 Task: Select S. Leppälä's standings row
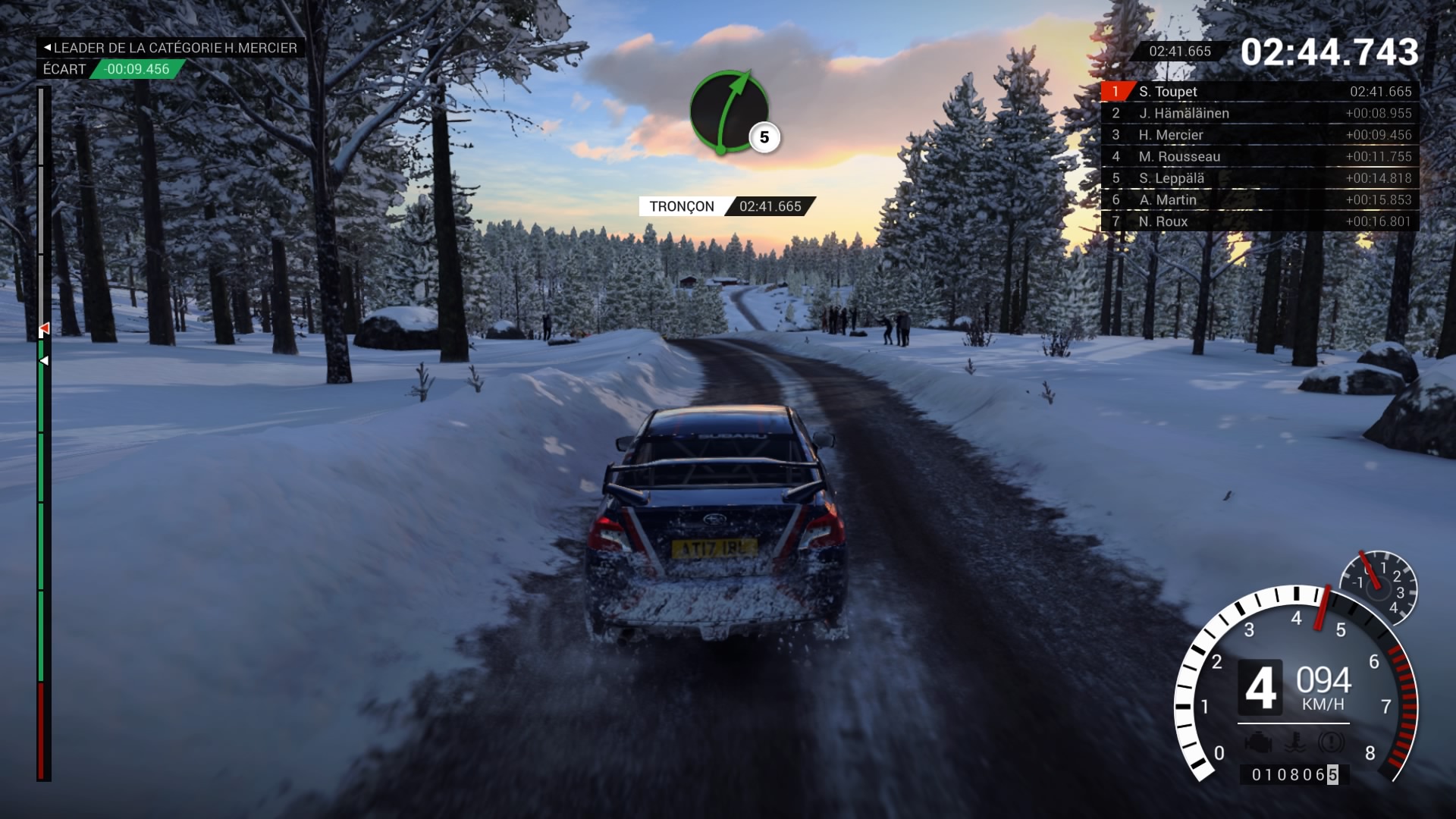coord(1259,178)
